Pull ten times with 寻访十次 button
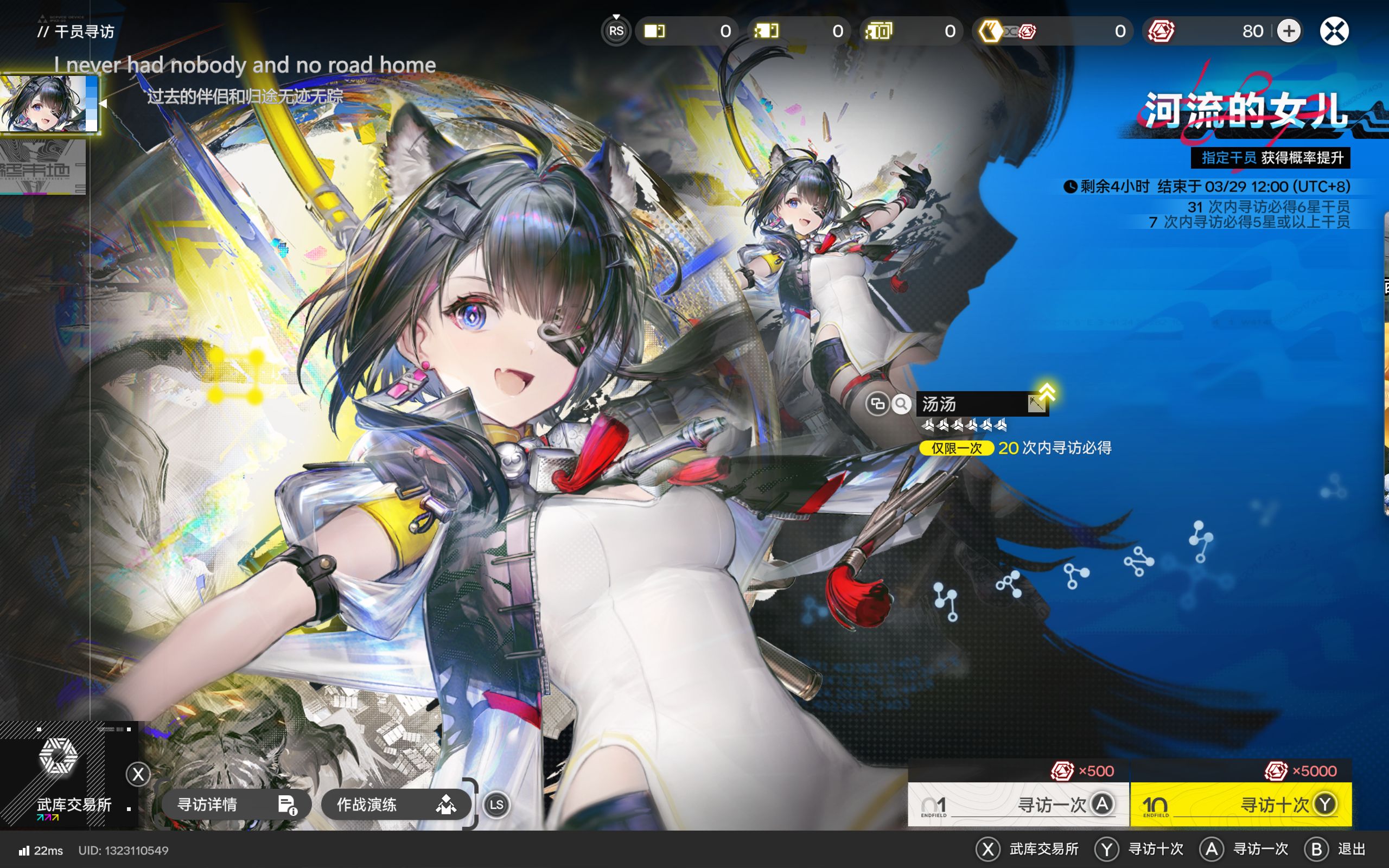The width and height of the screenshot is (1389, 868). 1240,805
